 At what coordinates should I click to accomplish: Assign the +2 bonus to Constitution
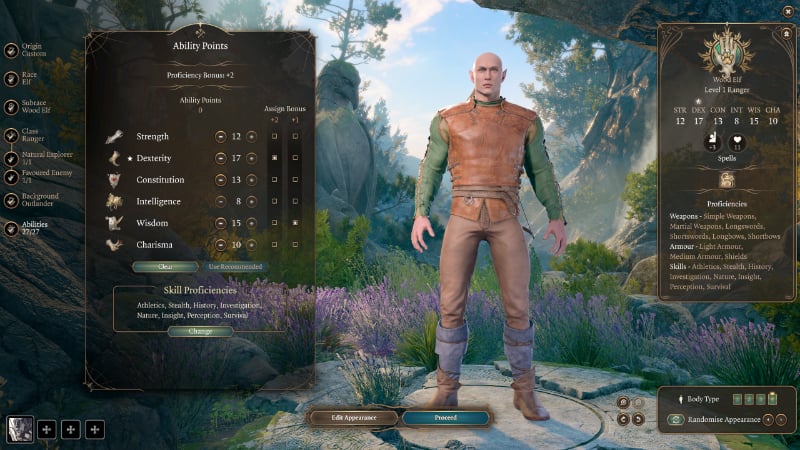[275, 180]
